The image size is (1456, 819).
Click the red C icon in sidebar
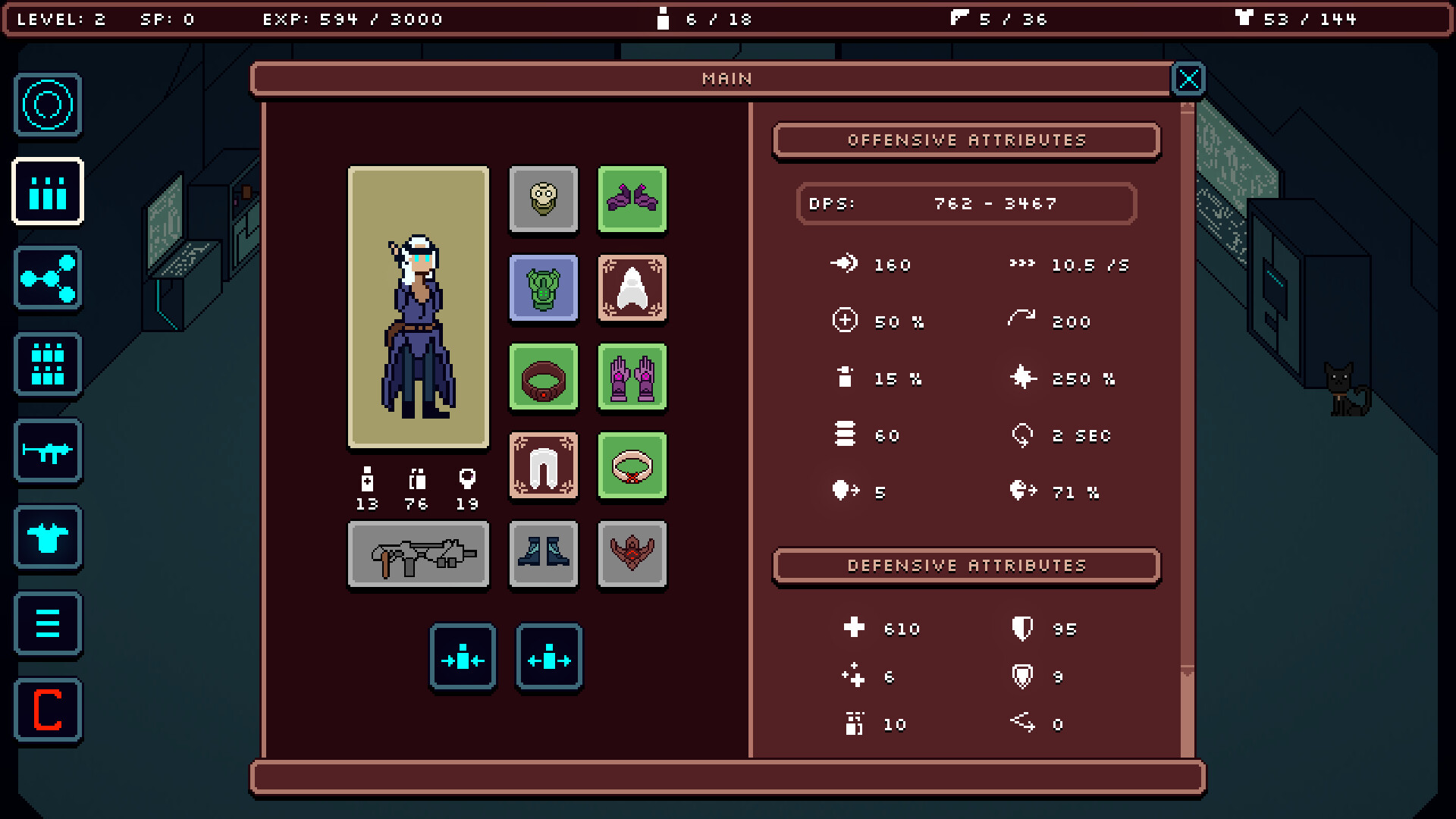48,711
